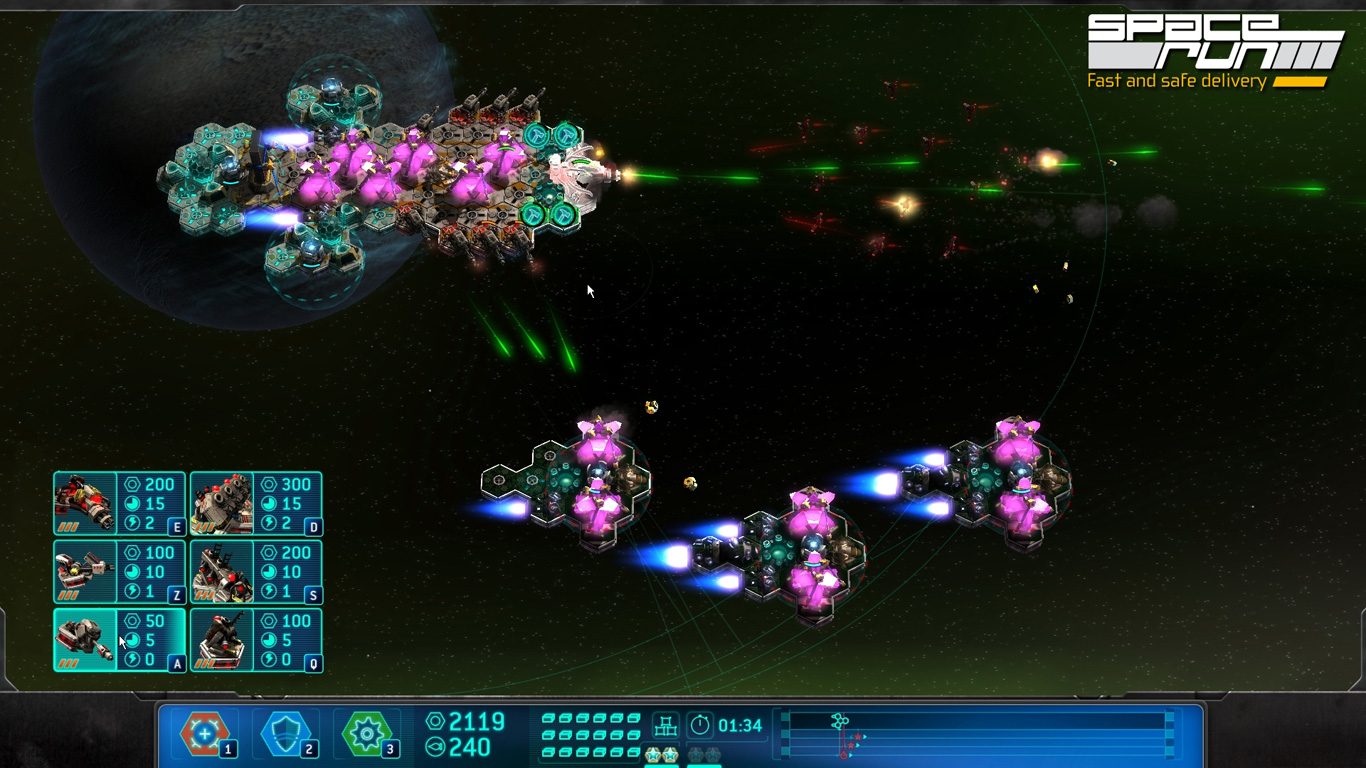Select the 200-cost gatling gun module (E)
Screen dimensions: 1366x768
click(119, 504)
